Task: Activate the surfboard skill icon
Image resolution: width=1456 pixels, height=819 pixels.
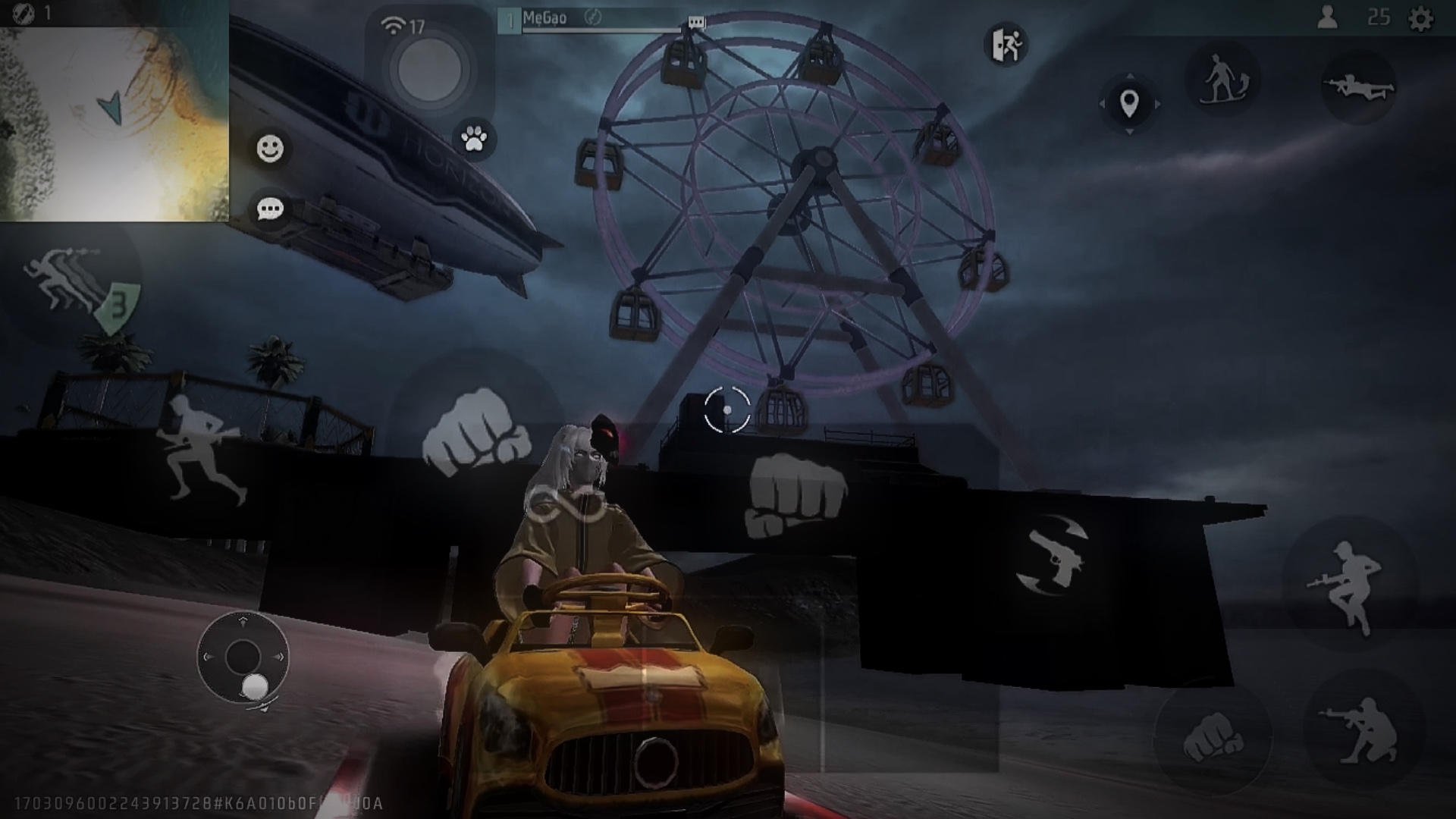Action: click(x=1222, y=80)
